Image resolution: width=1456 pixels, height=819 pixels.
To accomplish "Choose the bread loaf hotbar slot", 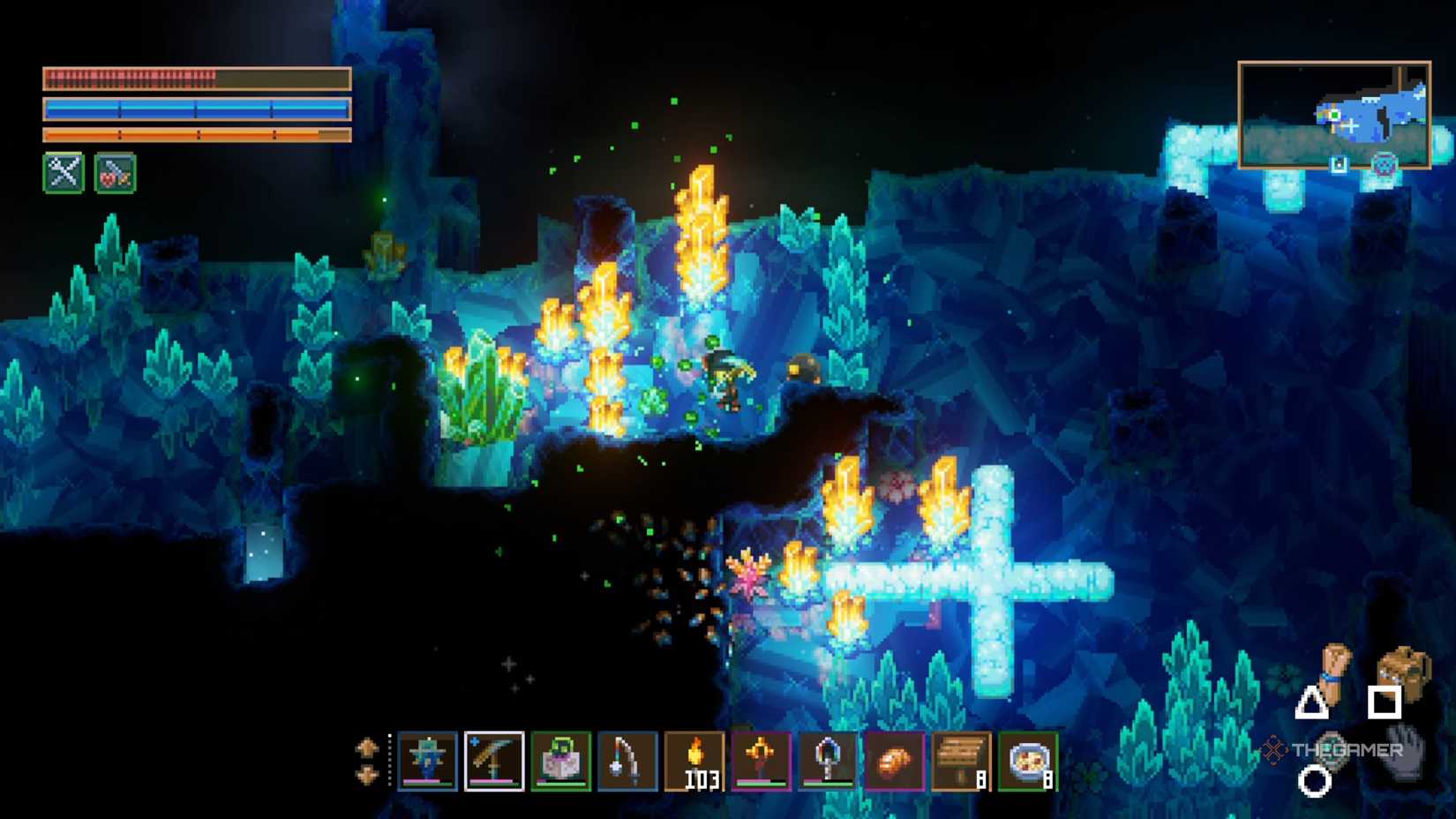I will (x=894, y=760).
